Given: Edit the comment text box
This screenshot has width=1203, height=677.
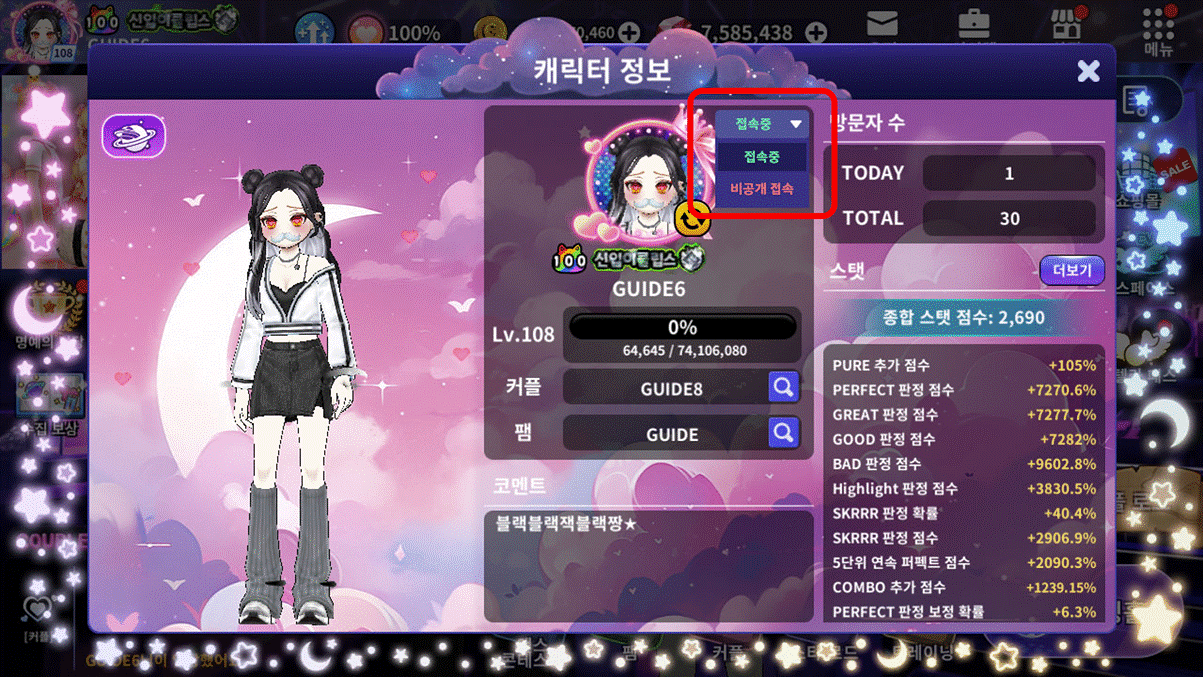Looking at the screenshot, I should point(648,565).
